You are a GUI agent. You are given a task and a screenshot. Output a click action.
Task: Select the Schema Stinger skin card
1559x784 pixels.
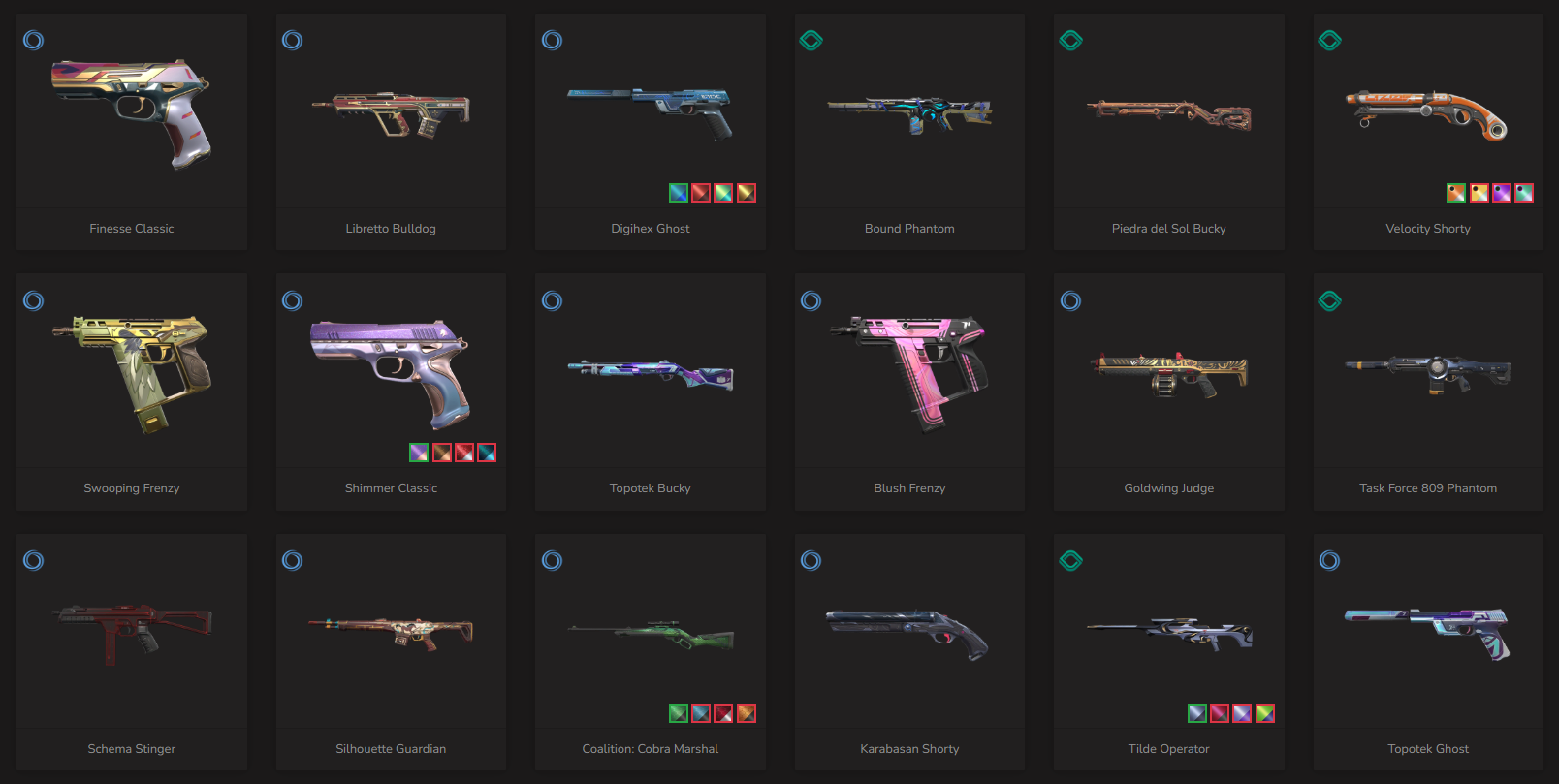[x=132, y=636]
